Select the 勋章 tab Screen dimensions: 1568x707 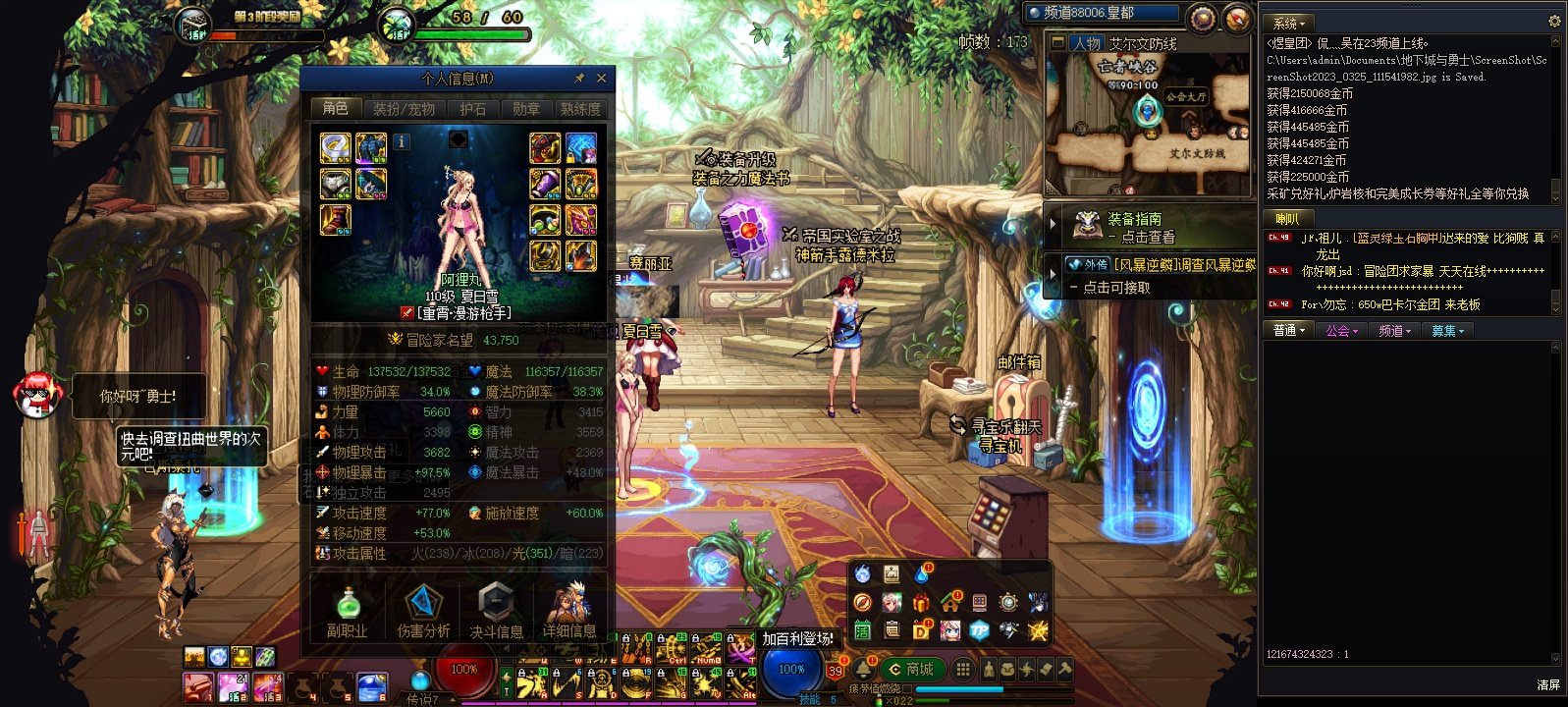click(x=525, y=108)
